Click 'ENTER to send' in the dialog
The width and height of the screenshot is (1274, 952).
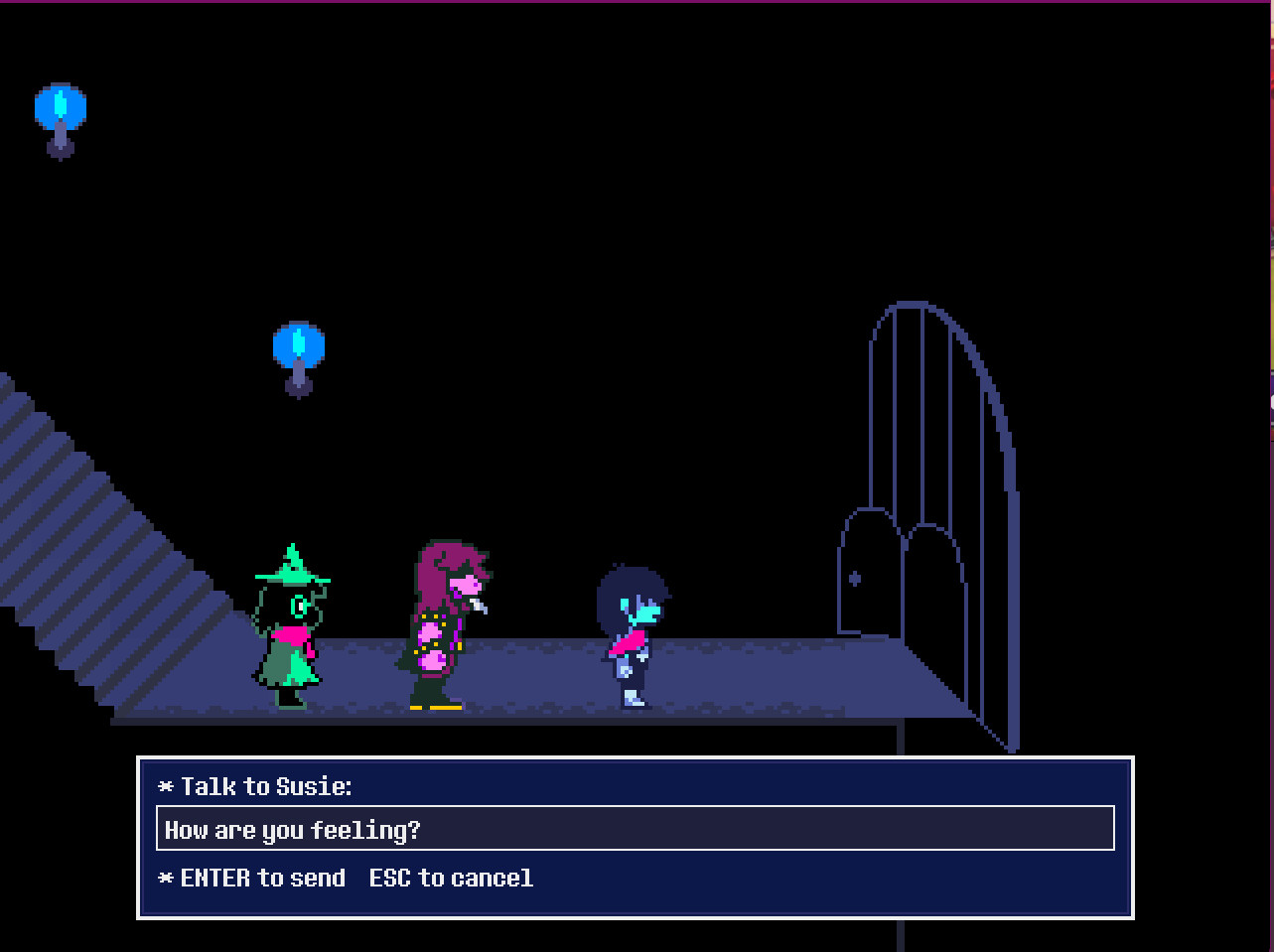(263, 878)
